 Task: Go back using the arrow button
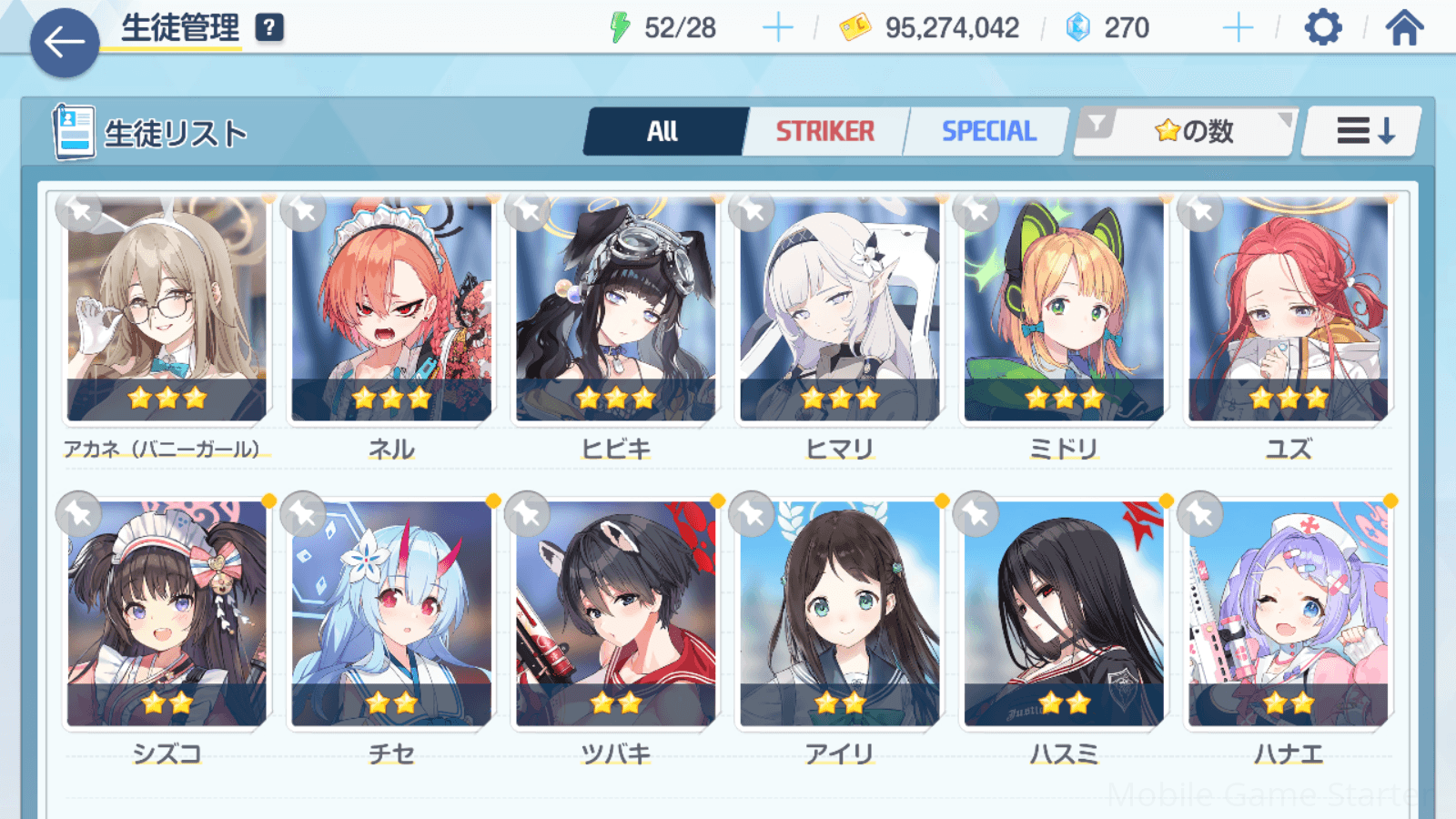pos(65,42)
